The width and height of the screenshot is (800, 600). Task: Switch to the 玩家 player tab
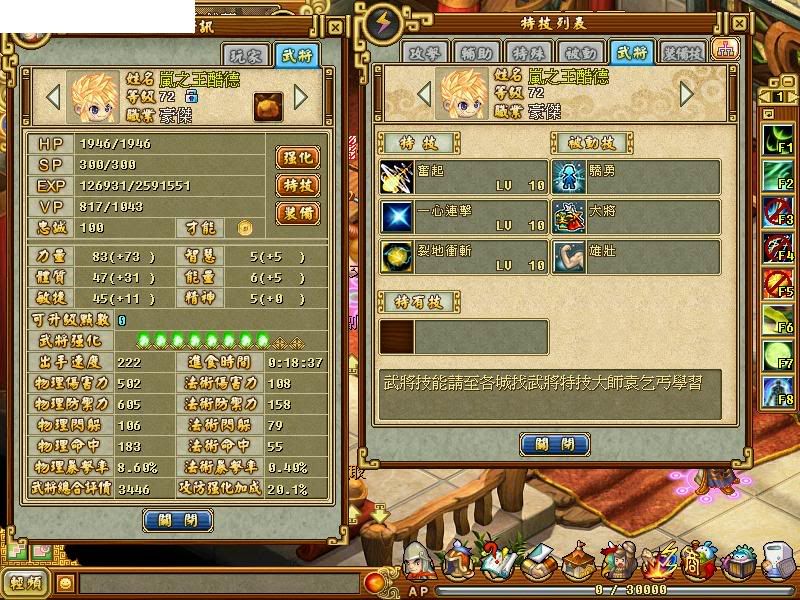(252, 56)
